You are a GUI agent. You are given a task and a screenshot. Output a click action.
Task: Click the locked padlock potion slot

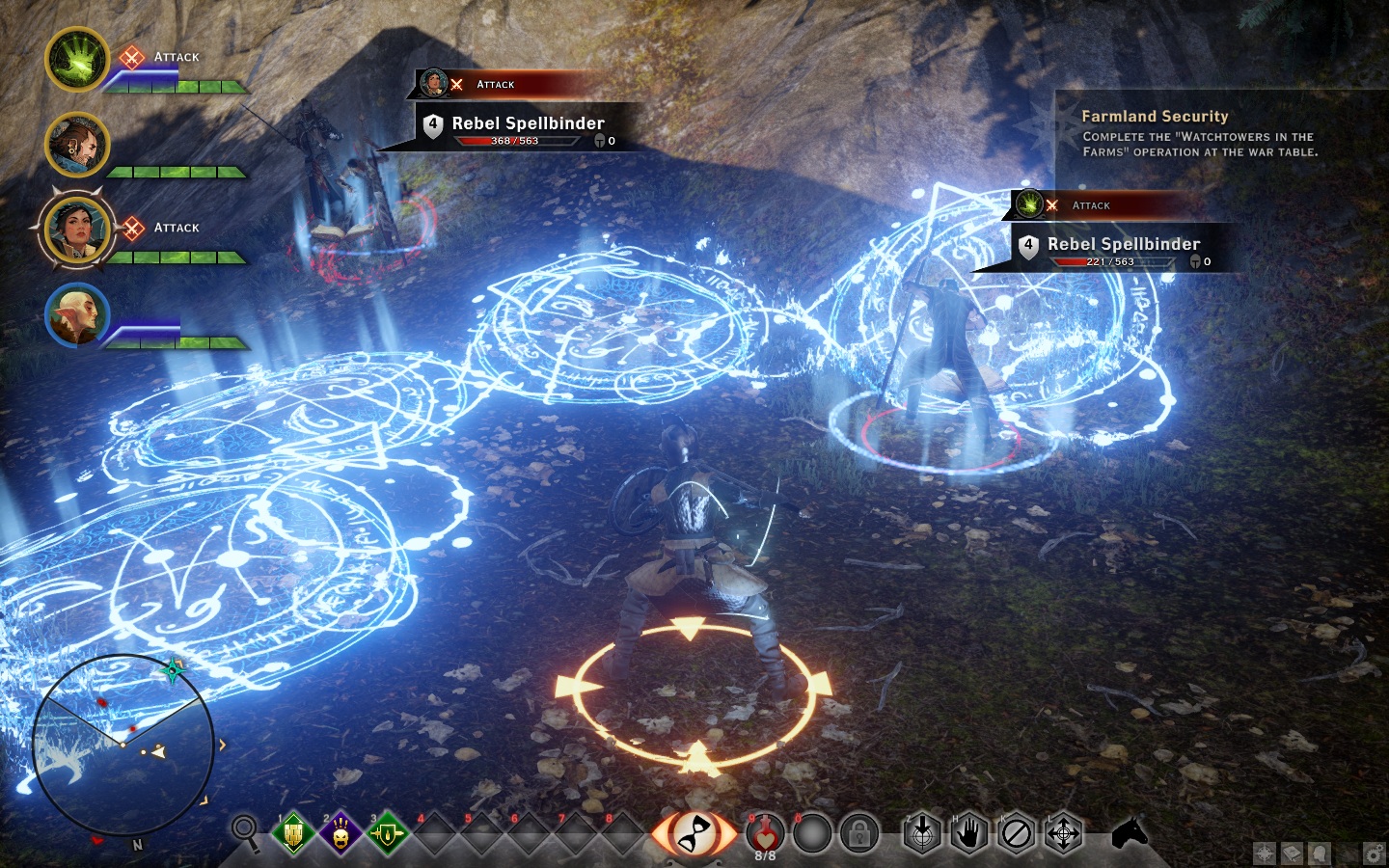click(x=858, y=833)
